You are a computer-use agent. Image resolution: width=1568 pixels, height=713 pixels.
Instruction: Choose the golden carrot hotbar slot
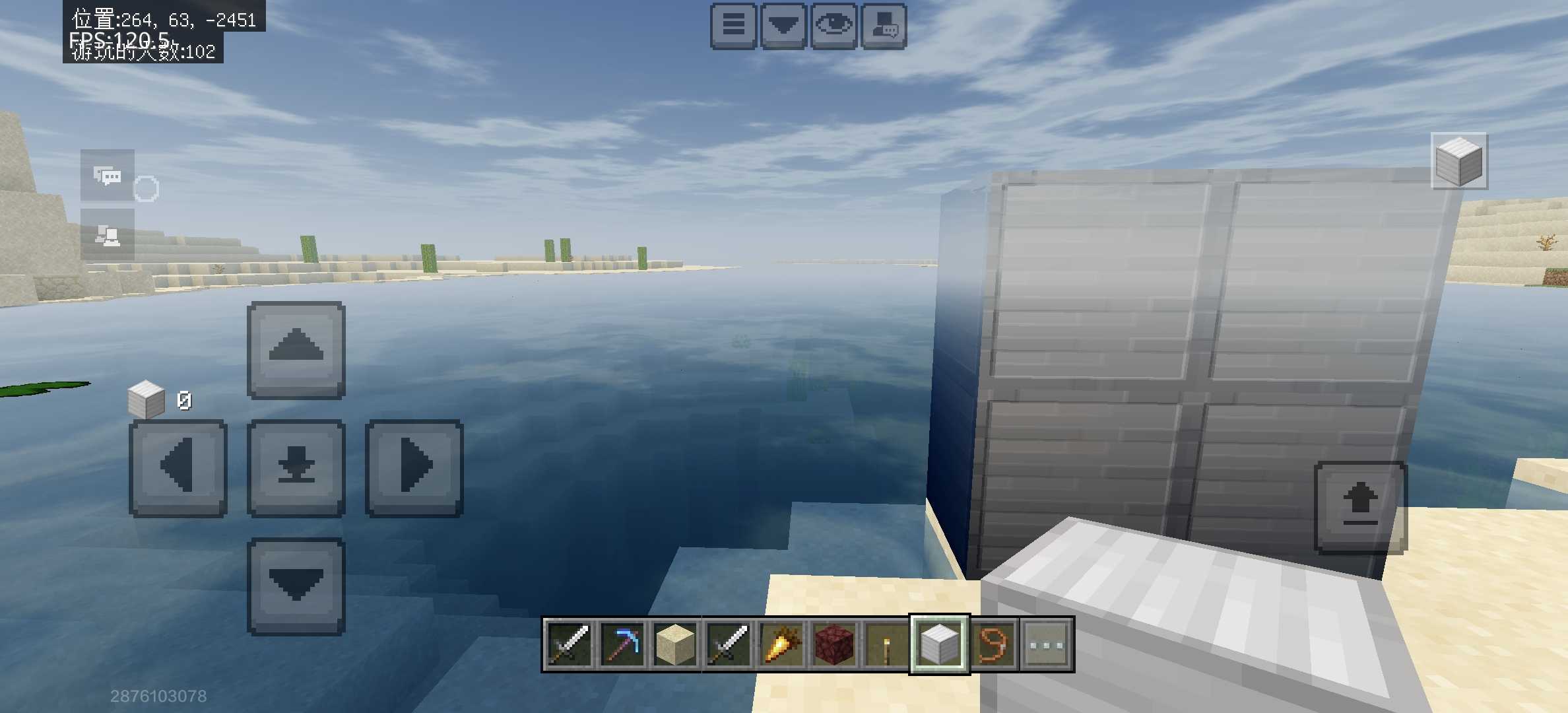[x=781, y=644]
